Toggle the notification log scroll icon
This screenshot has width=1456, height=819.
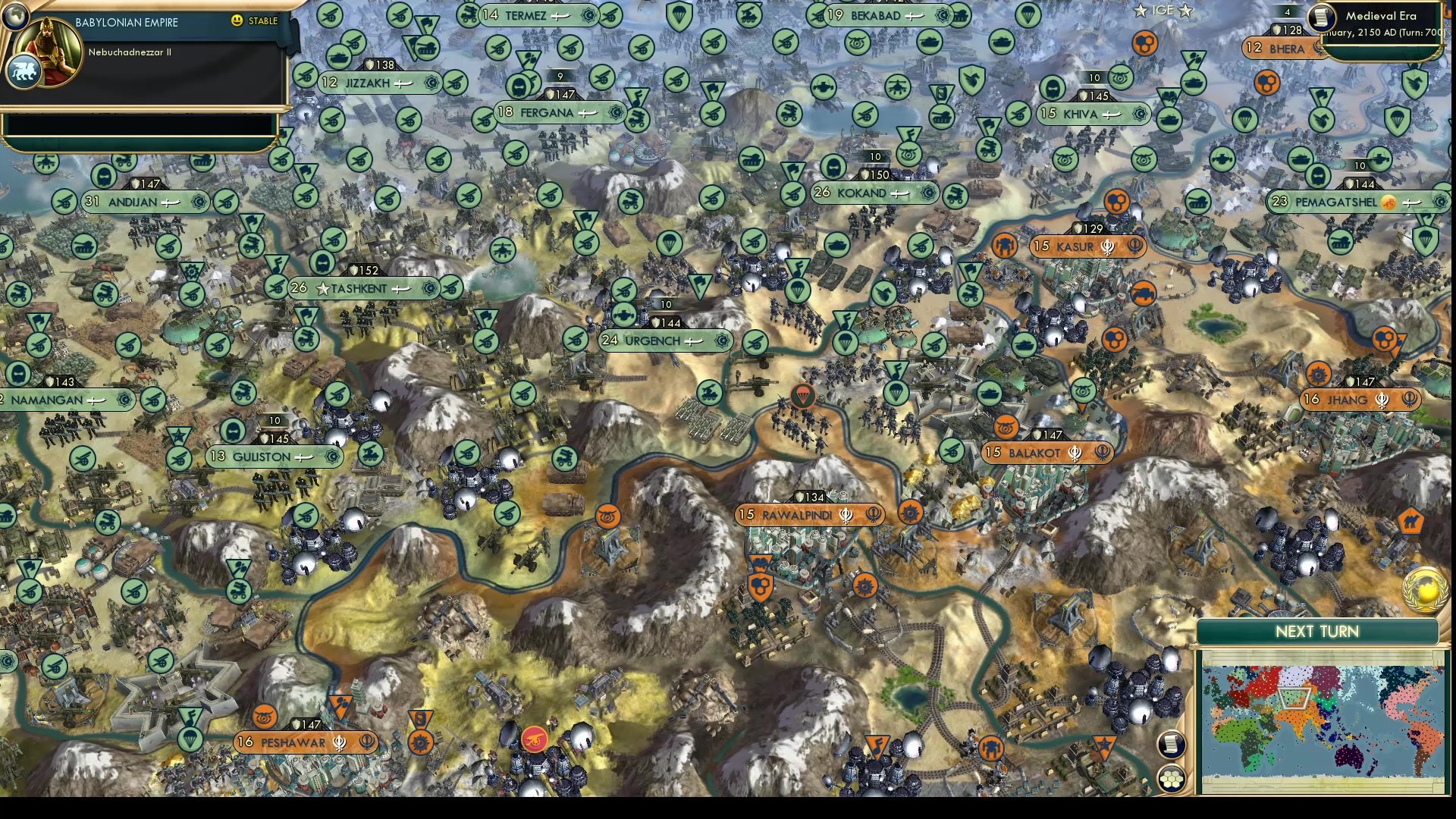[1172, 745]
